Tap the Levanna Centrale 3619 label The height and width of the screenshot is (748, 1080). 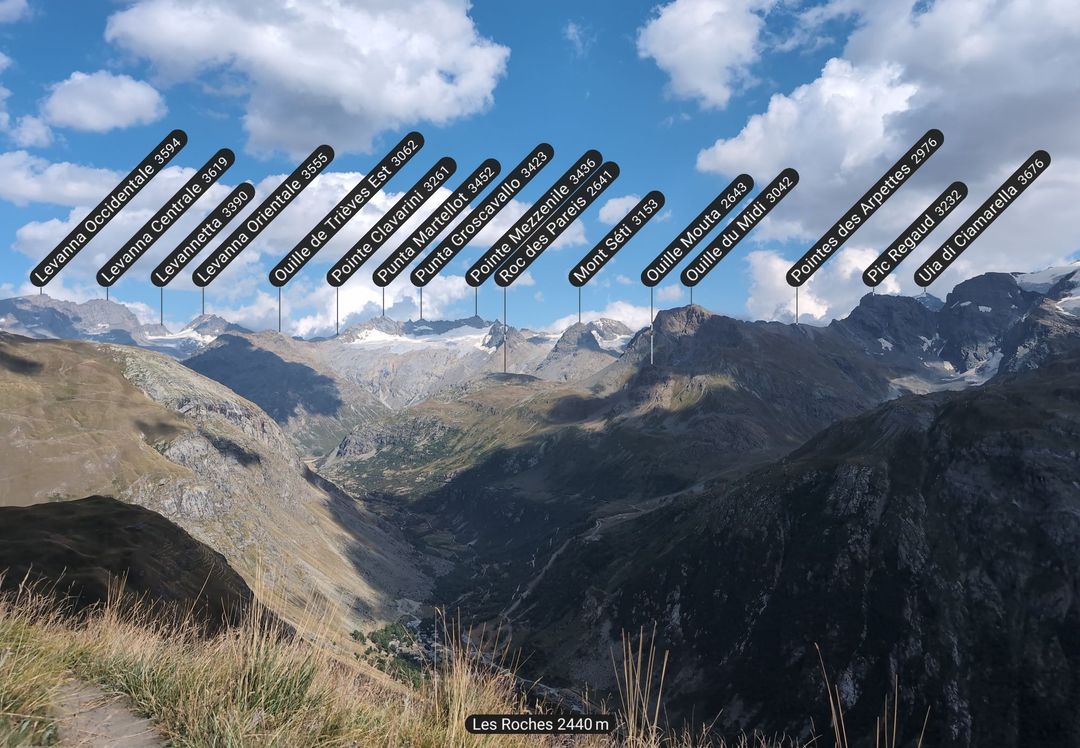(x=165, y=218)
